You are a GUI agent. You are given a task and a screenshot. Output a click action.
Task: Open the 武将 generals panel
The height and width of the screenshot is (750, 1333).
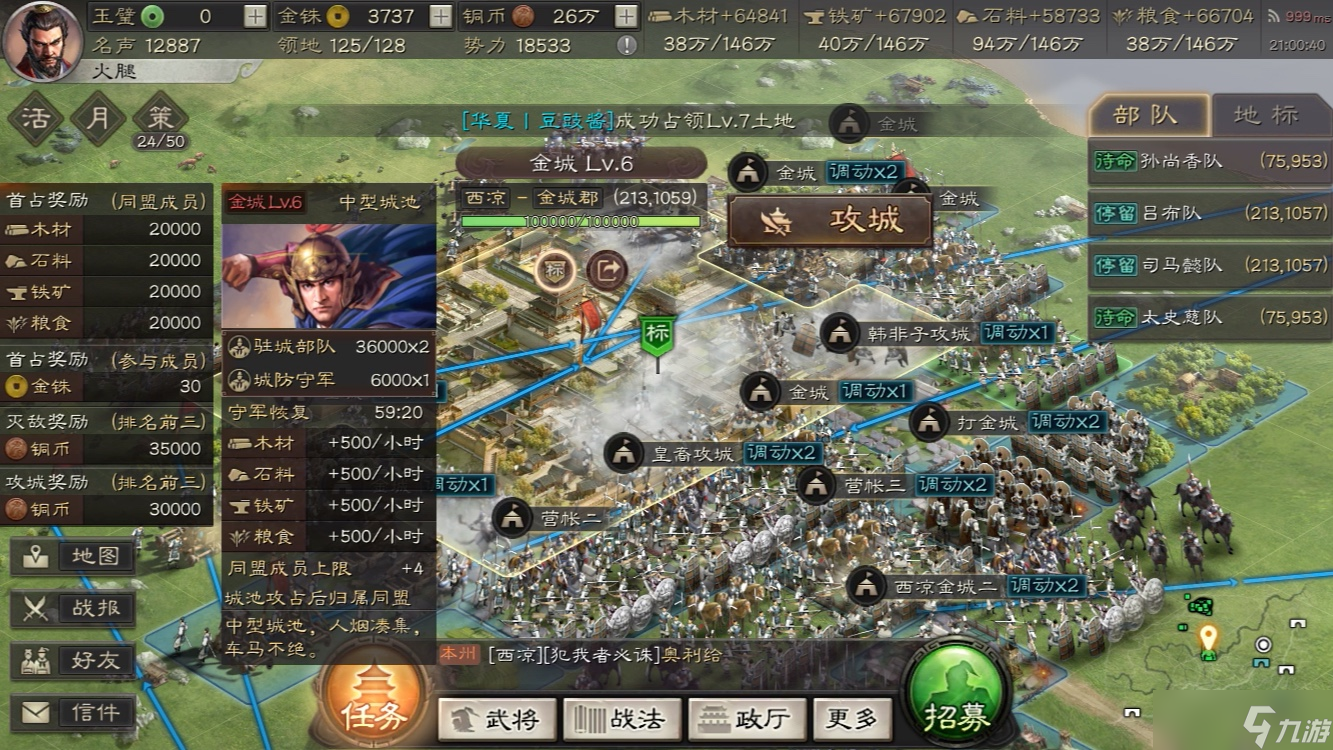tap(497, 718)
